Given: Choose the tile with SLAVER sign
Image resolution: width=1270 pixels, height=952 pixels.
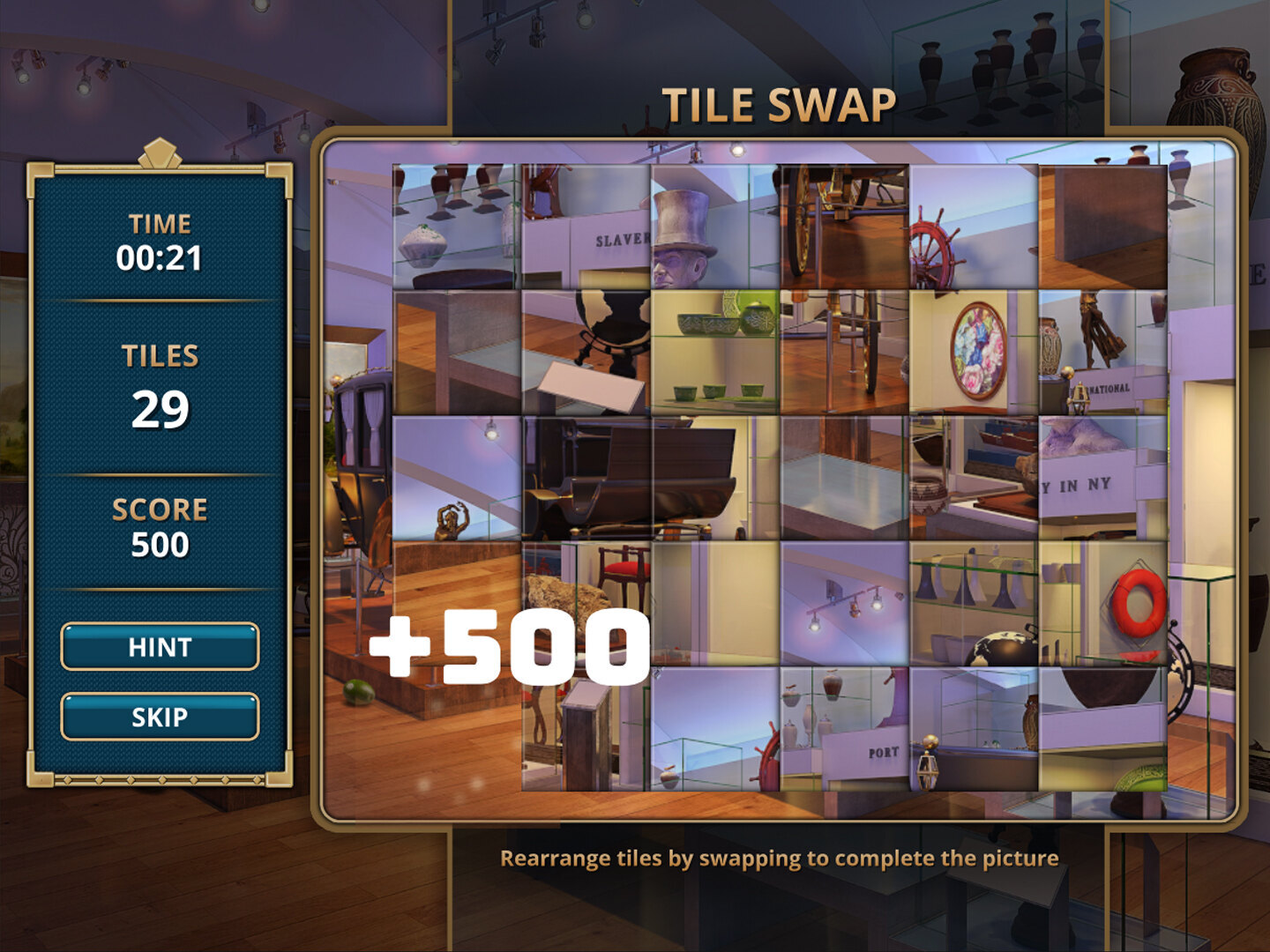Looking at the screenshot, I should coord(586,227).
